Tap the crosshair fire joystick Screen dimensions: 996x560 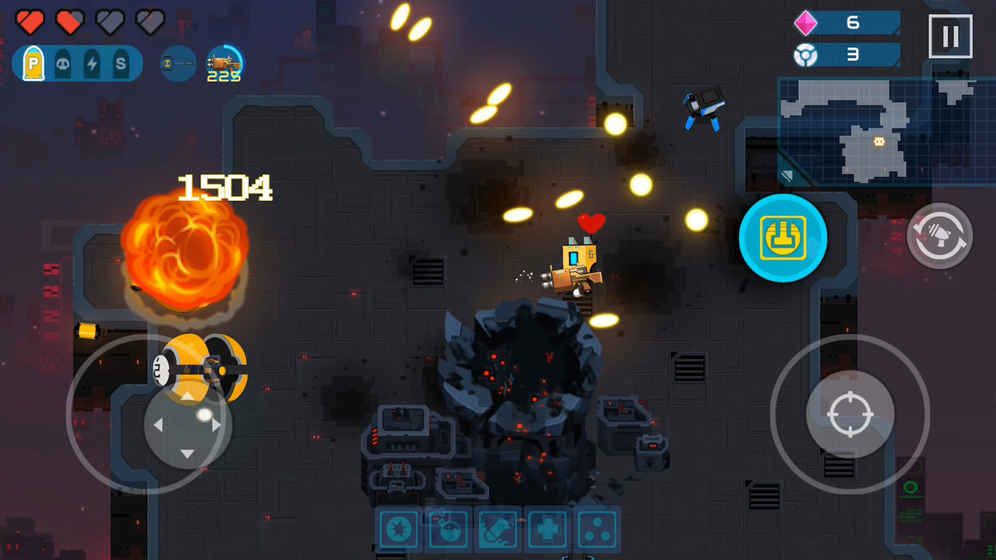(x=850, y=414)
